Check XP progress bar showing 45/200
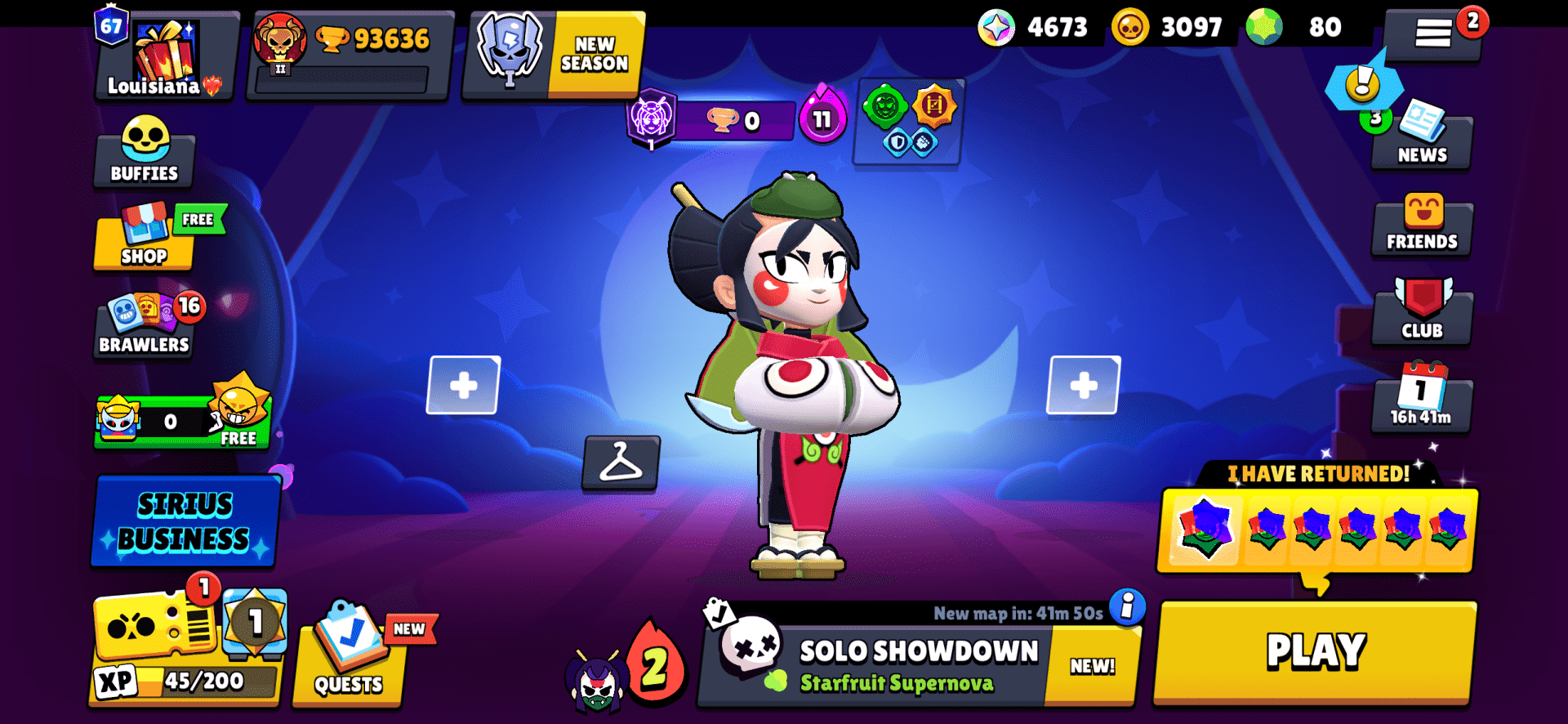The image size is (1568, 724). coord(184,677)
